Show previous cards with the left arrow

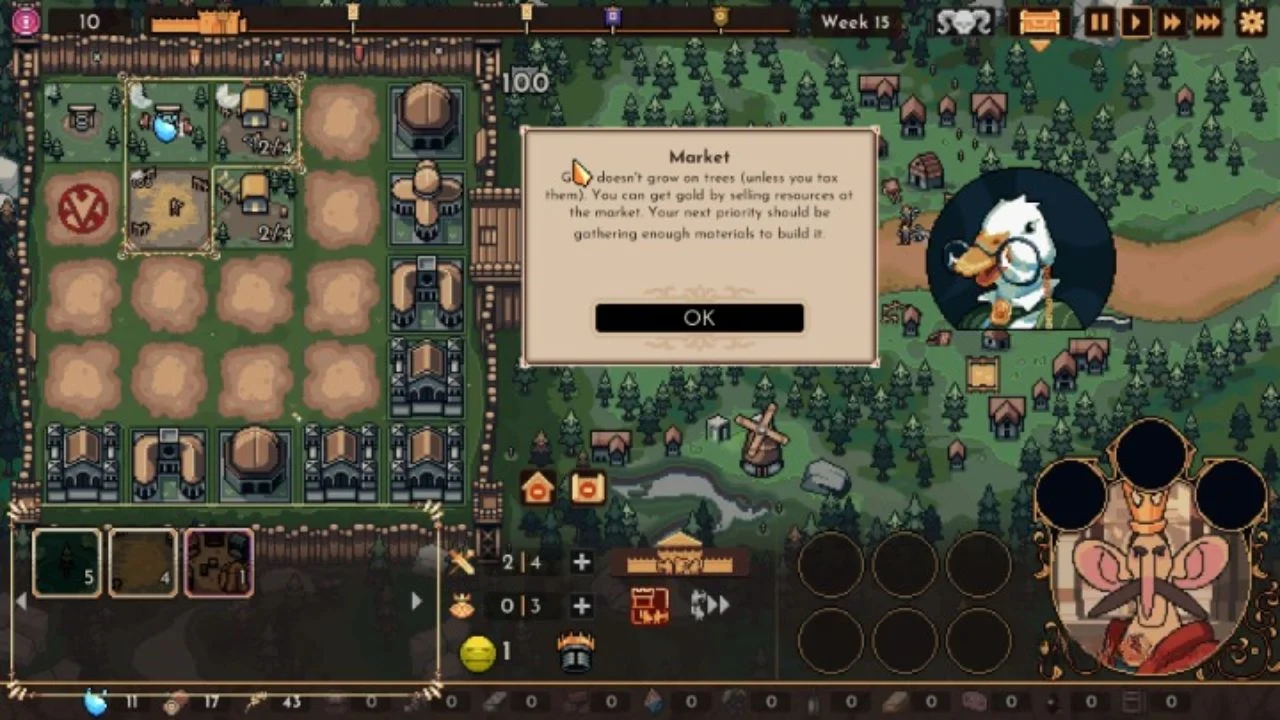(x=21, y=601)
